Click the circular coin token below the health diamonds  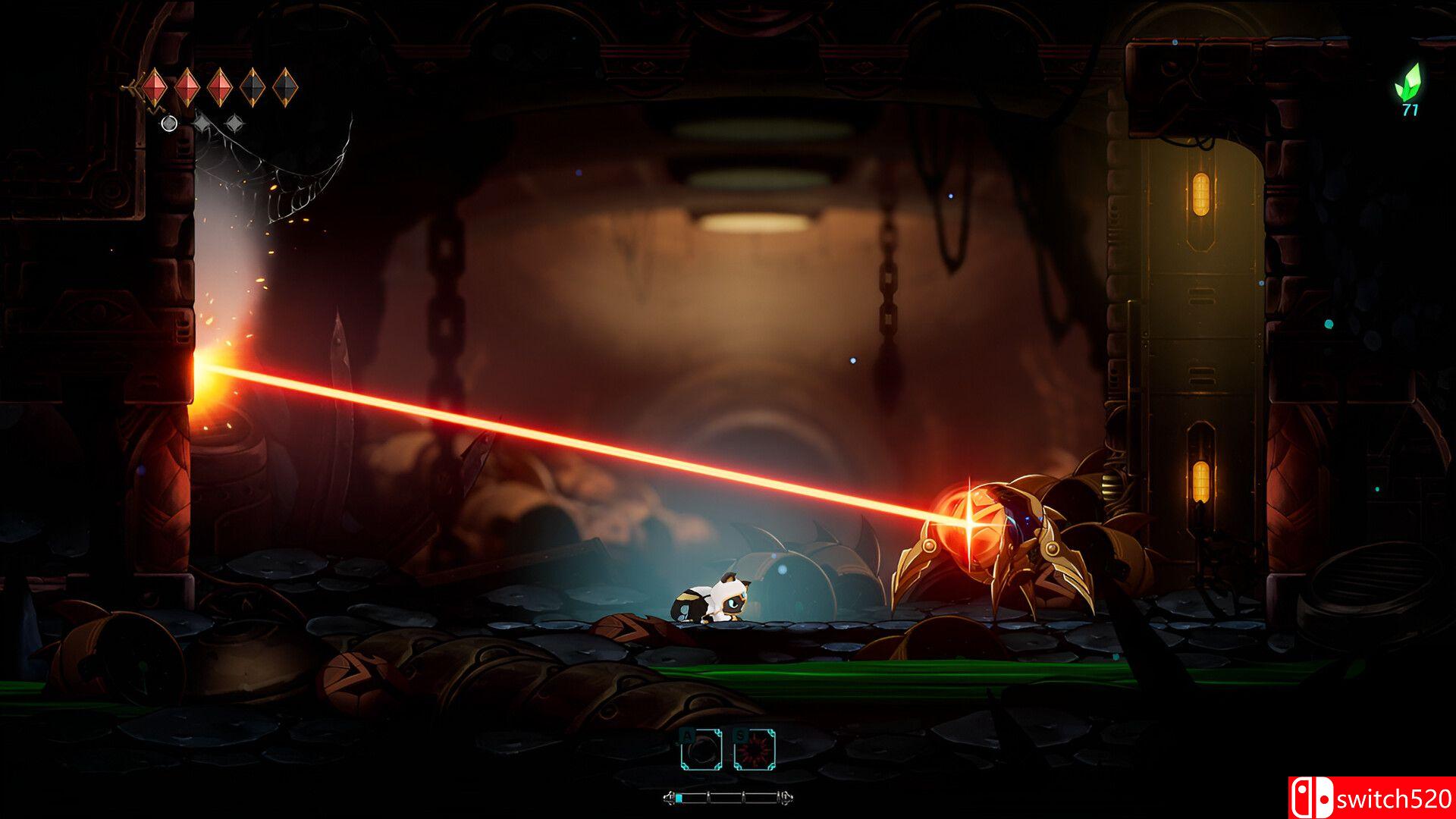169,125
